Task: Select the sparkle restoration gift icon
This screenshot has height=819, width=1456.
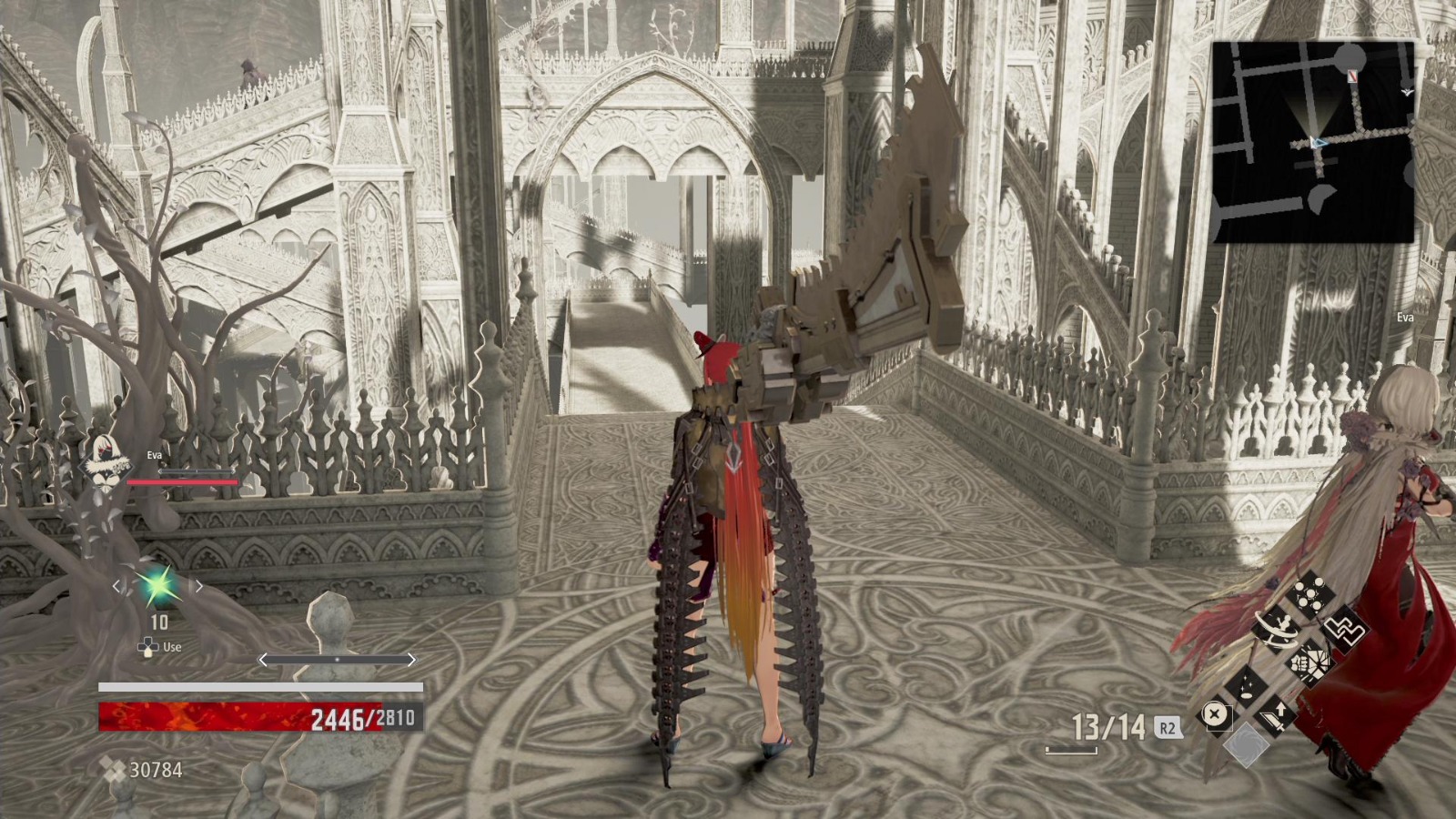Action: (x=1246, y=684)
